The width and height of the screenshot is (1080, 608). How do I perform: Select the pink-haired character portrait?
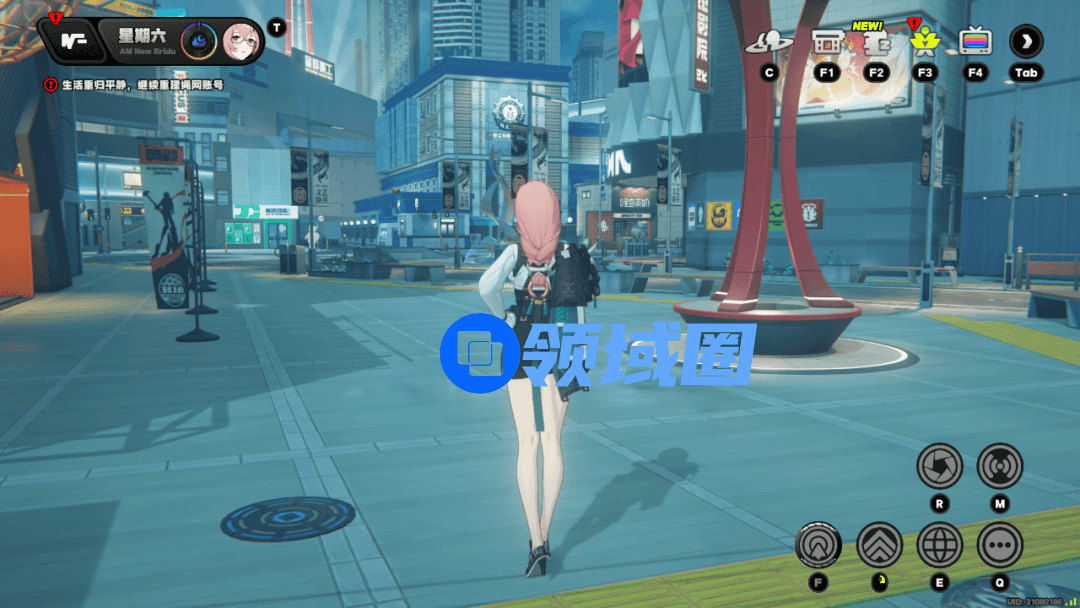tap(241, 41)
